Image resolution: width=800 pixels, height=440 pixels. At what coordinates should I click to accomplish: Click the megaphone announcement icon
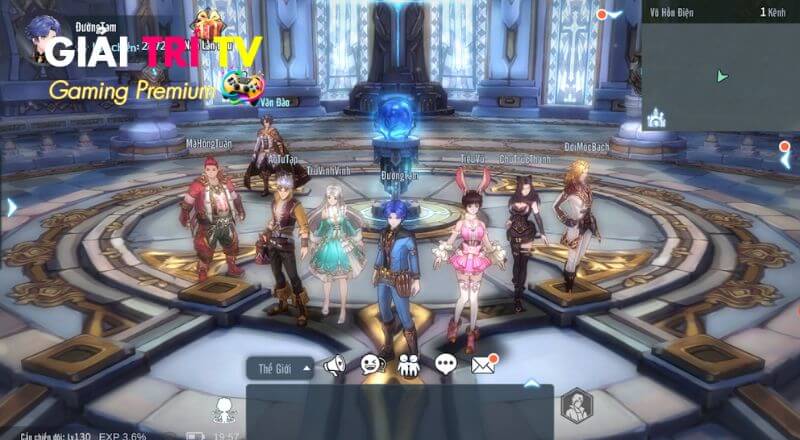point(333,366)
